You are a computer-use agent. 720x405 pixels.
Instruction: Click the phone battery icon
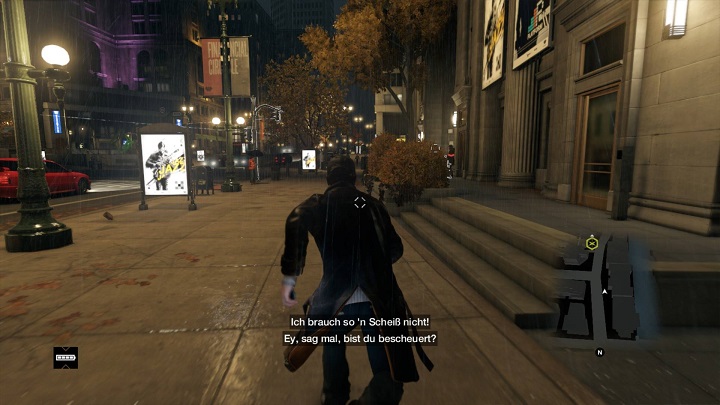click(66, 356)
